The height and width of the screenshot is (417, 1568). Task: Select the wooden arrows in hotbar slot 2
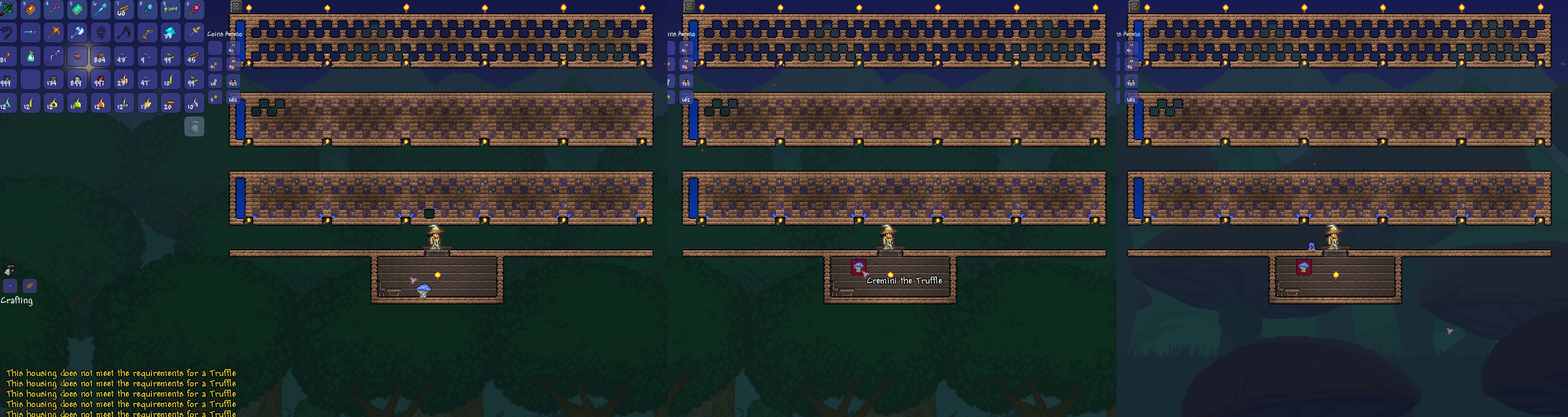7,10
